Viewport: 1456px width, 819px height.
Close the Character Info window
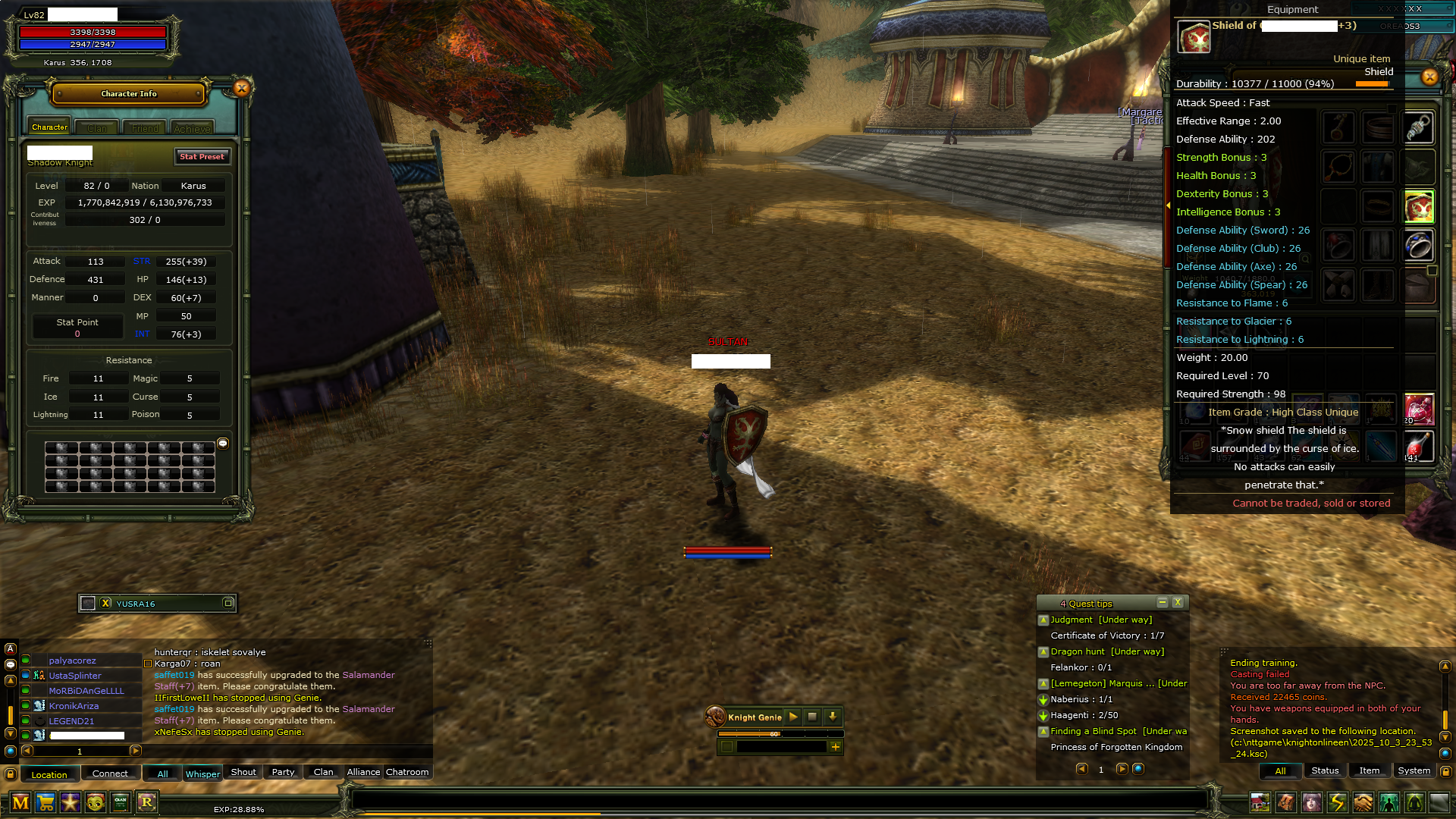click(x=242, y=88)
